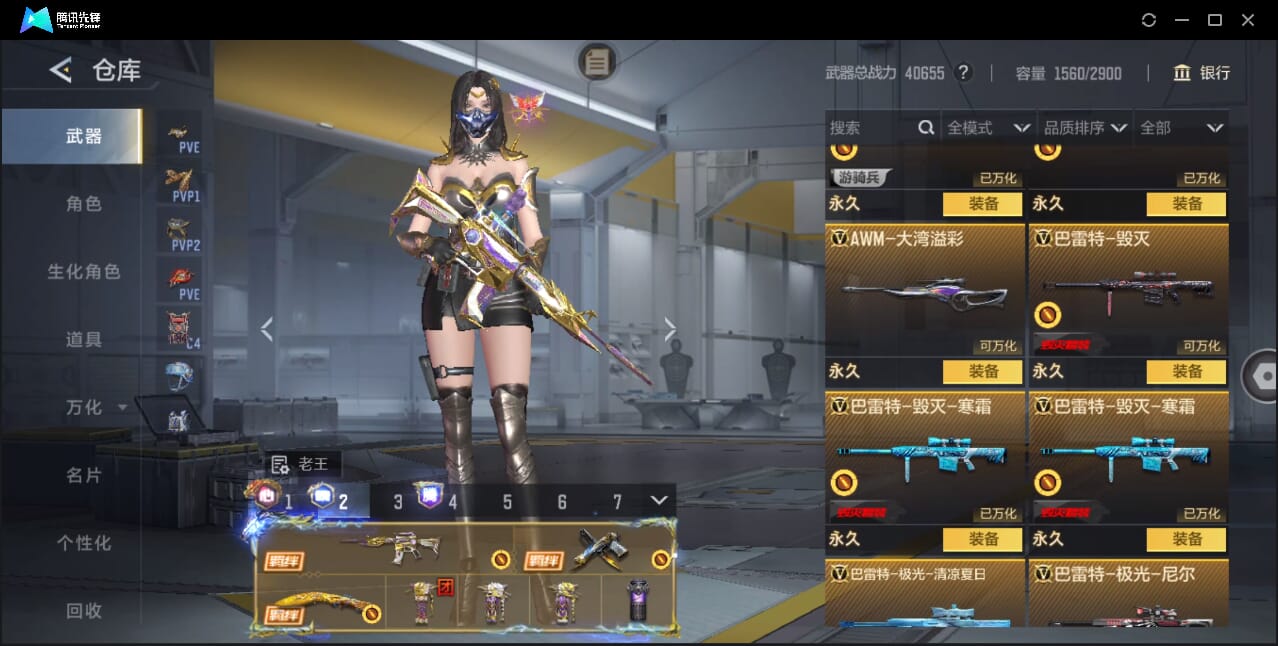Image resolution: width=1278 pixels, height=646 pixels.
Task: Go to the 个性化 section
Action: pyautogui.click(x=84, y=544)
